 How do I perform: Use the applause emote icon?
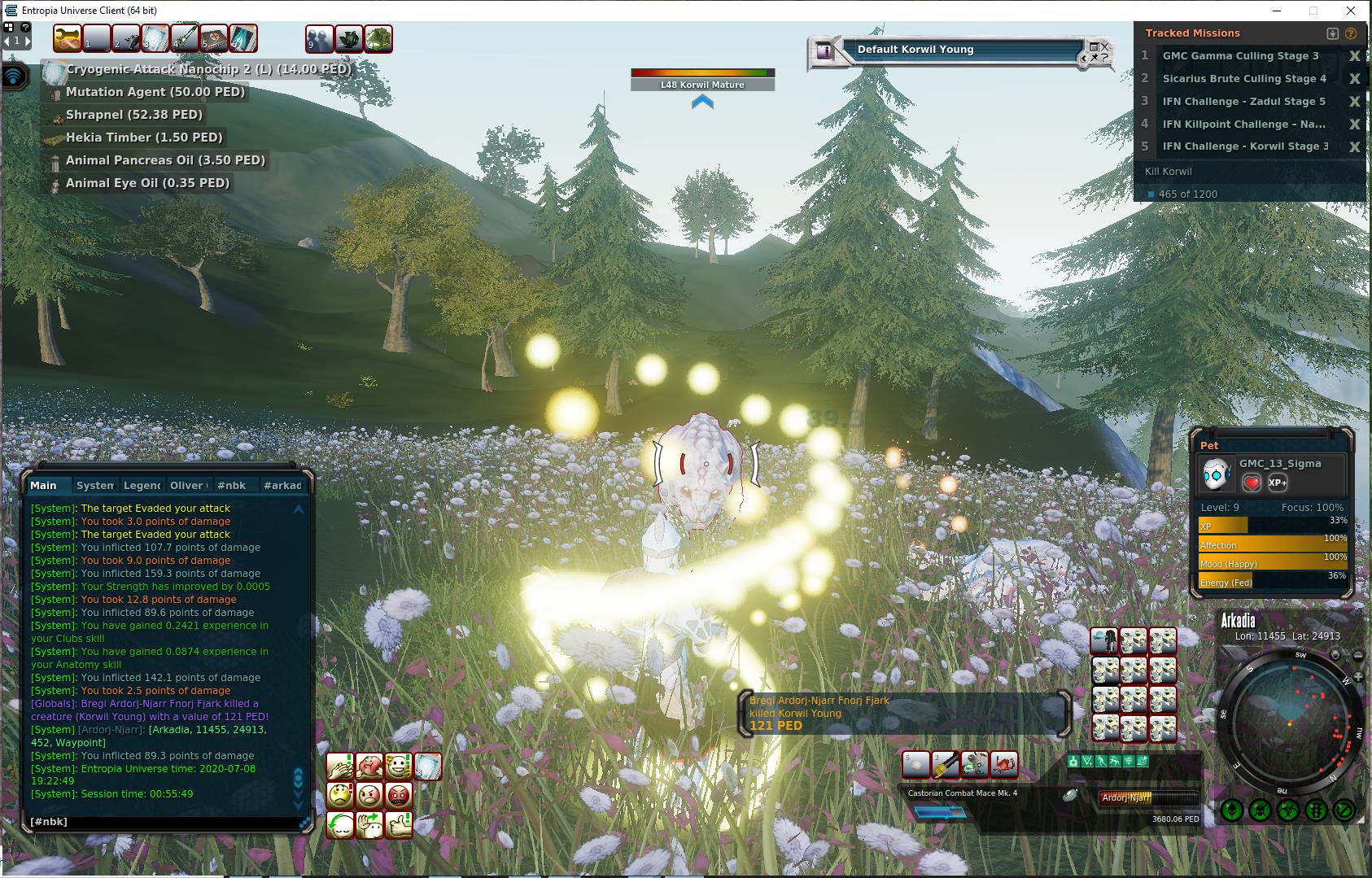point(340,766)
